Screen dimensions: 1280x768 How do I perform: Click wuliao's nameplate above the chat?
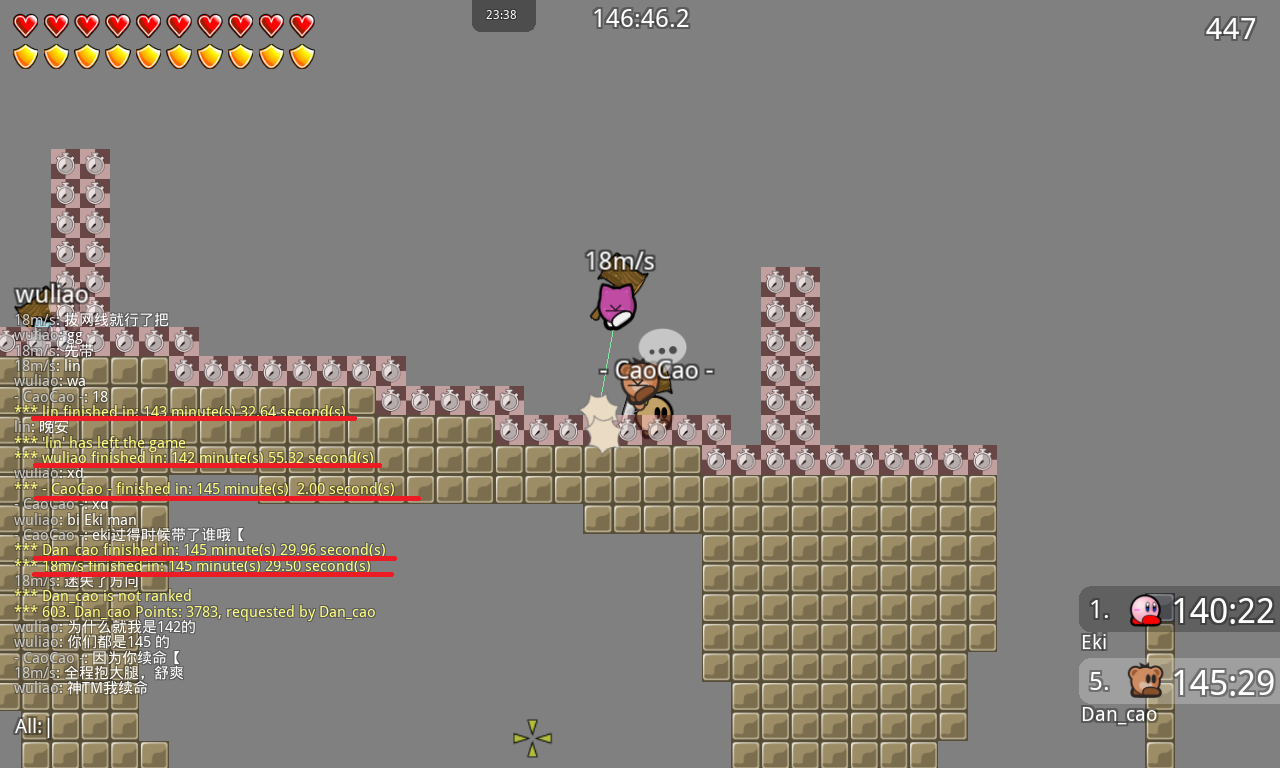pos(52,295)
